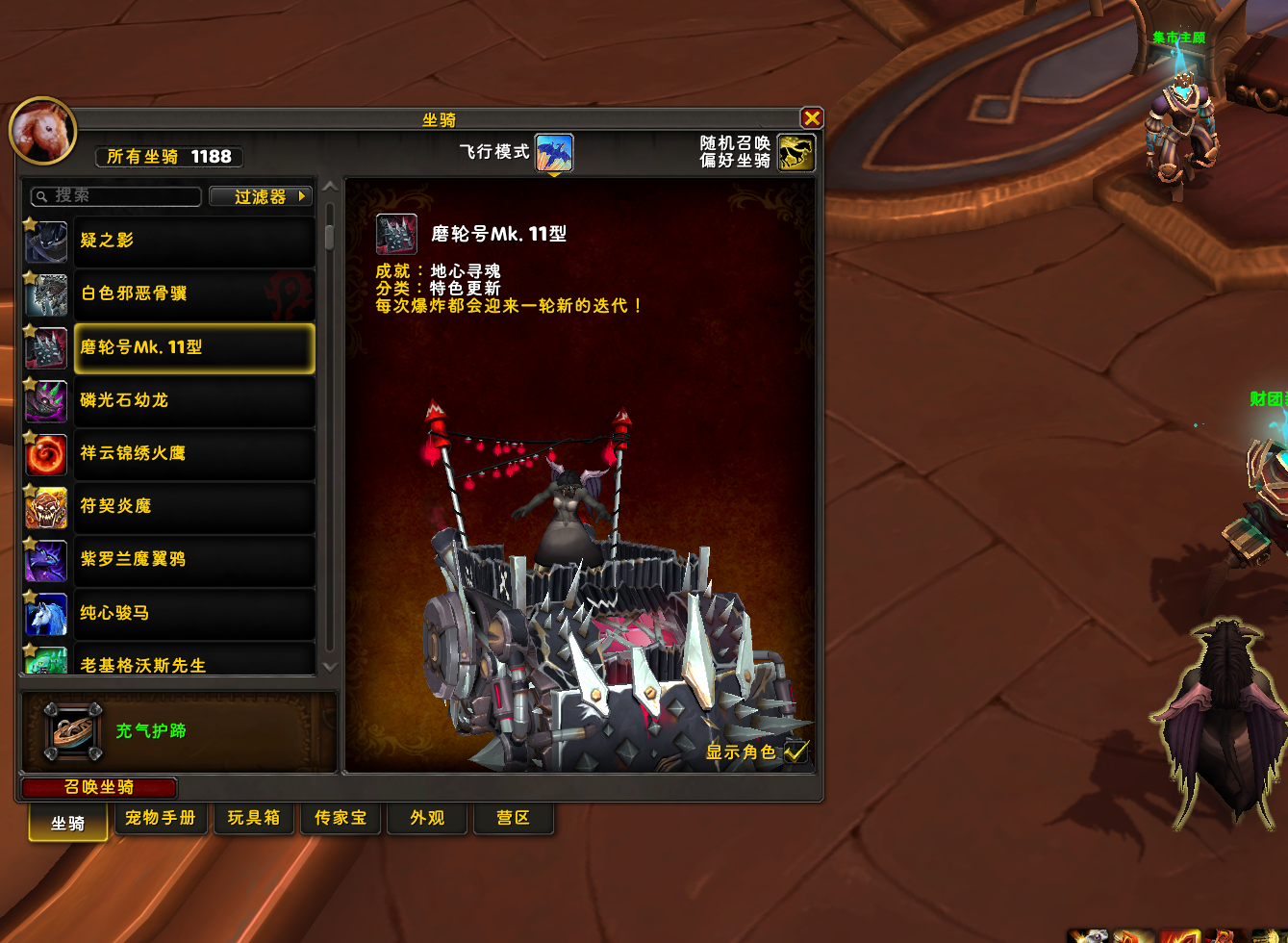Summon a random favorite mount

[796, 153]
